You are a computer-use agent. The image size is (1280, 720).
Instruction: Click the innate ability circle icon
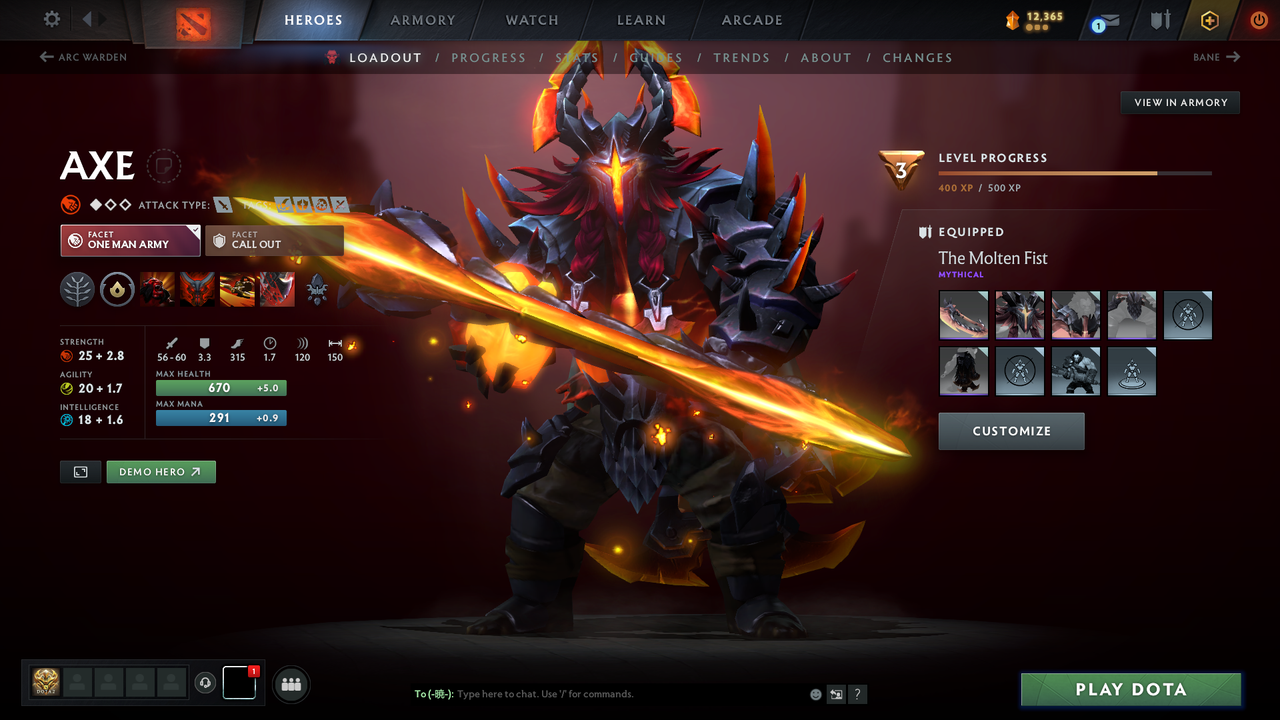pos(117,289)
